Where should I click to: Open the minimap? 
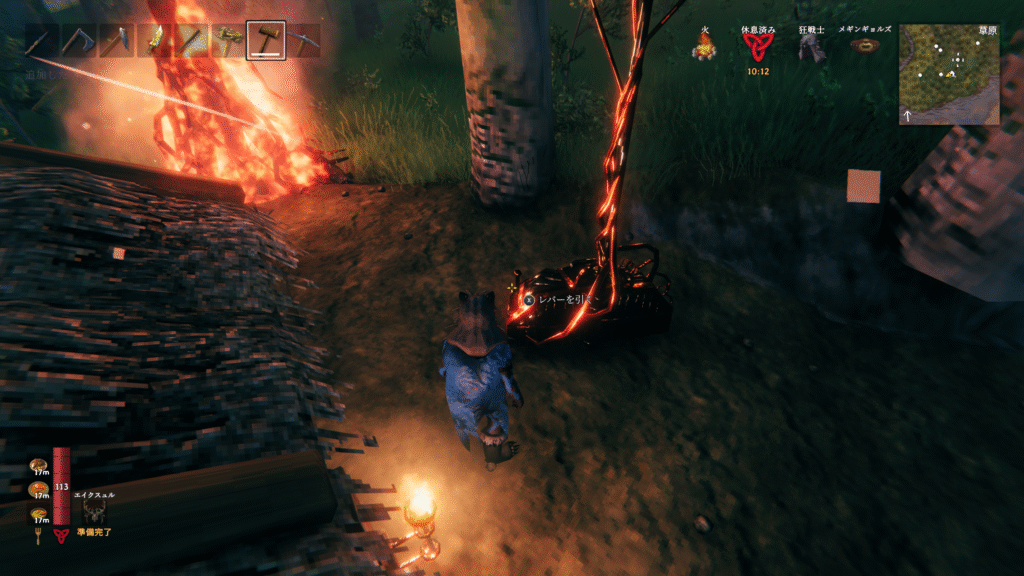click(948, 75)
